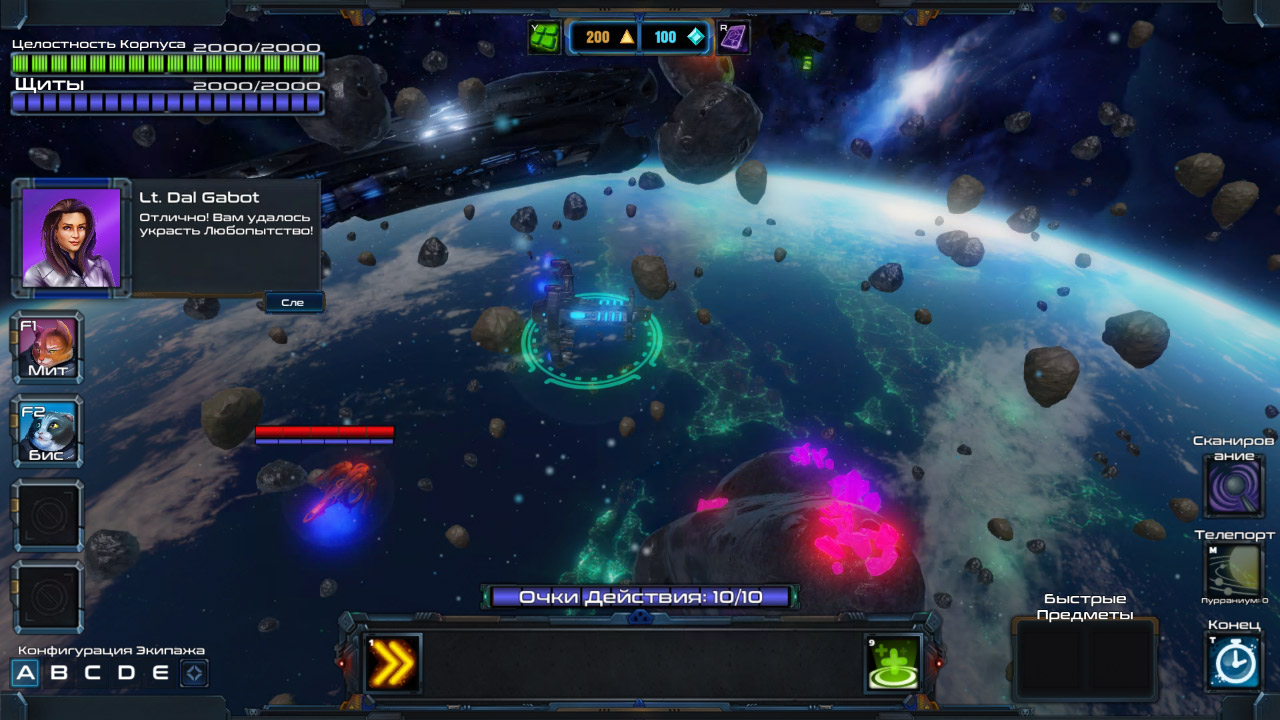Viewport: 1280px width, 720px height.
Task: Click the 'Сле' dialogue continue button
Action: (x=294, y=302)
